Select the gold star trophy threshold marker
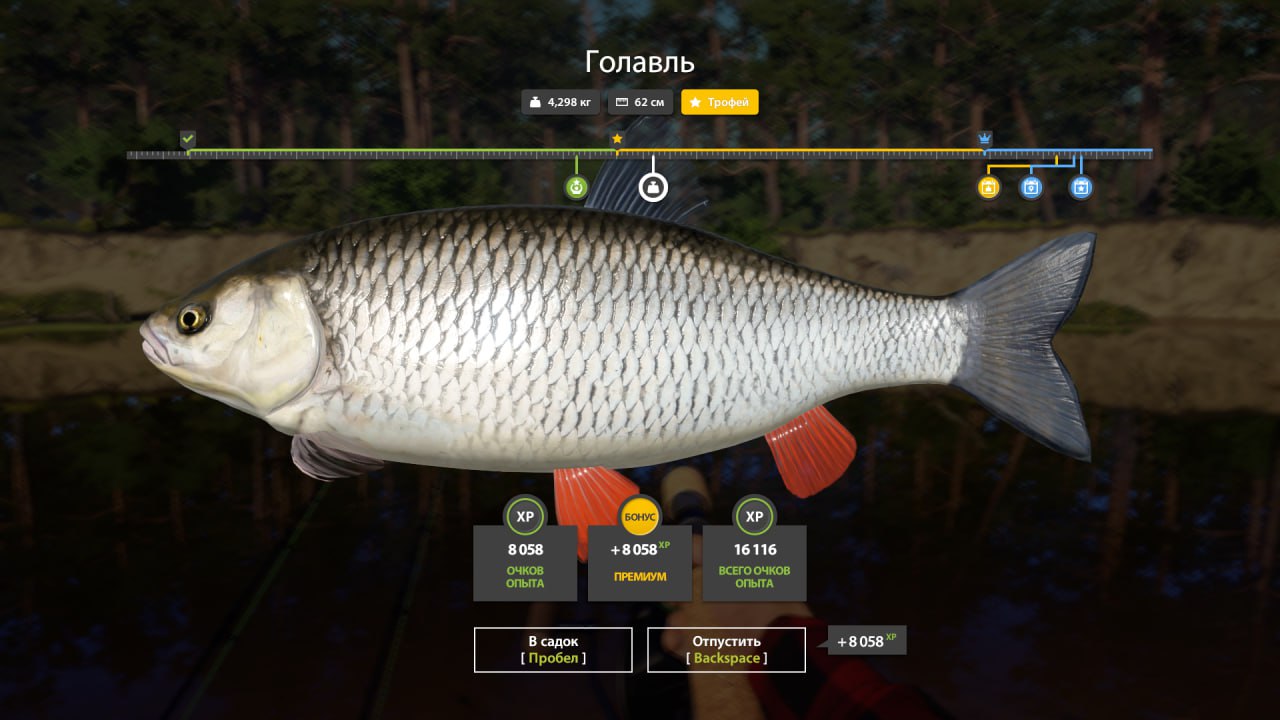1280x720 pixels. [x=617, y=139]
